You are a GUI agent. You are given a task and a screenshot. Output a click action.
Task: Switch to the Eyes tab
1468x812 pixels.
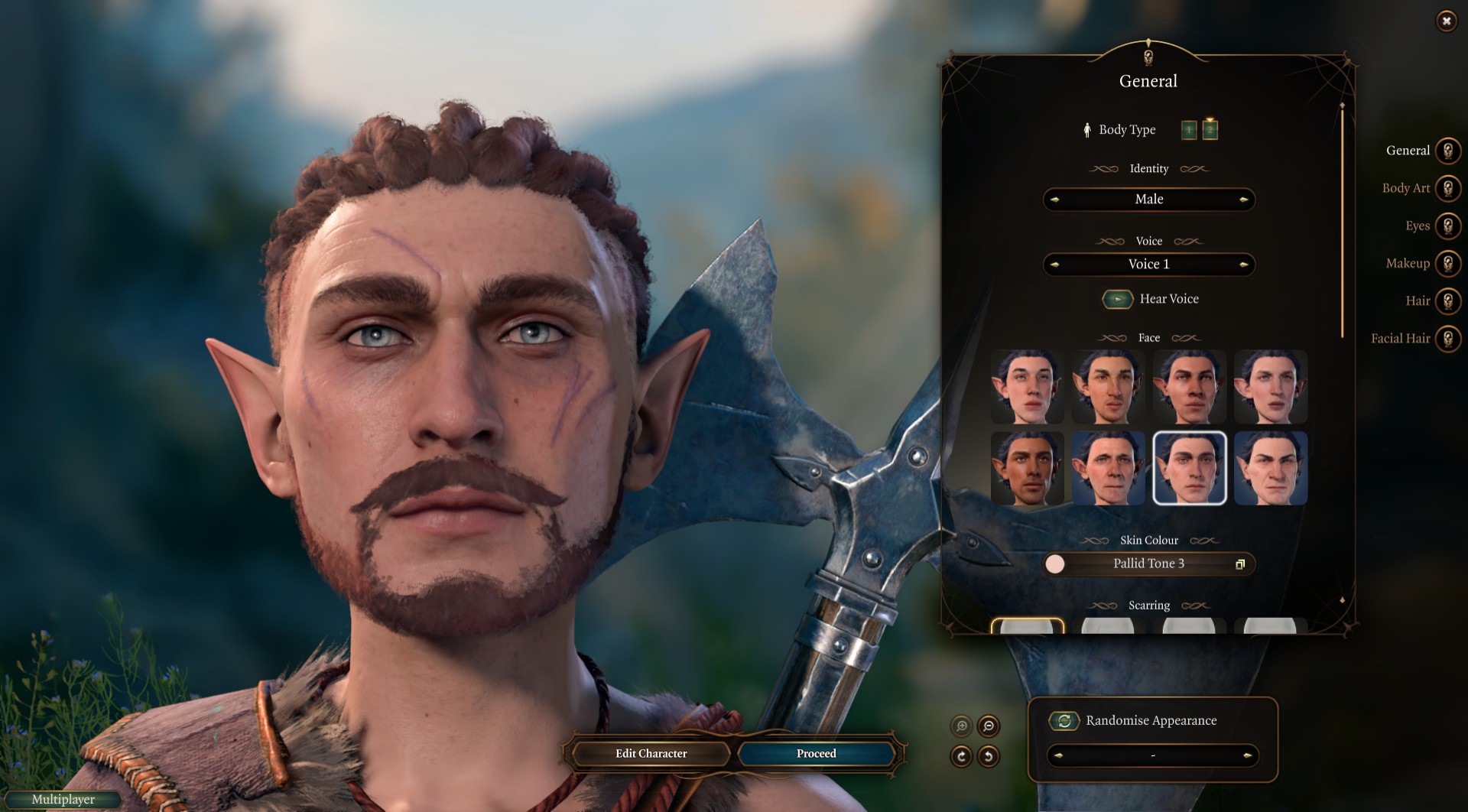pyautogui.click(x=1447, y=226)
